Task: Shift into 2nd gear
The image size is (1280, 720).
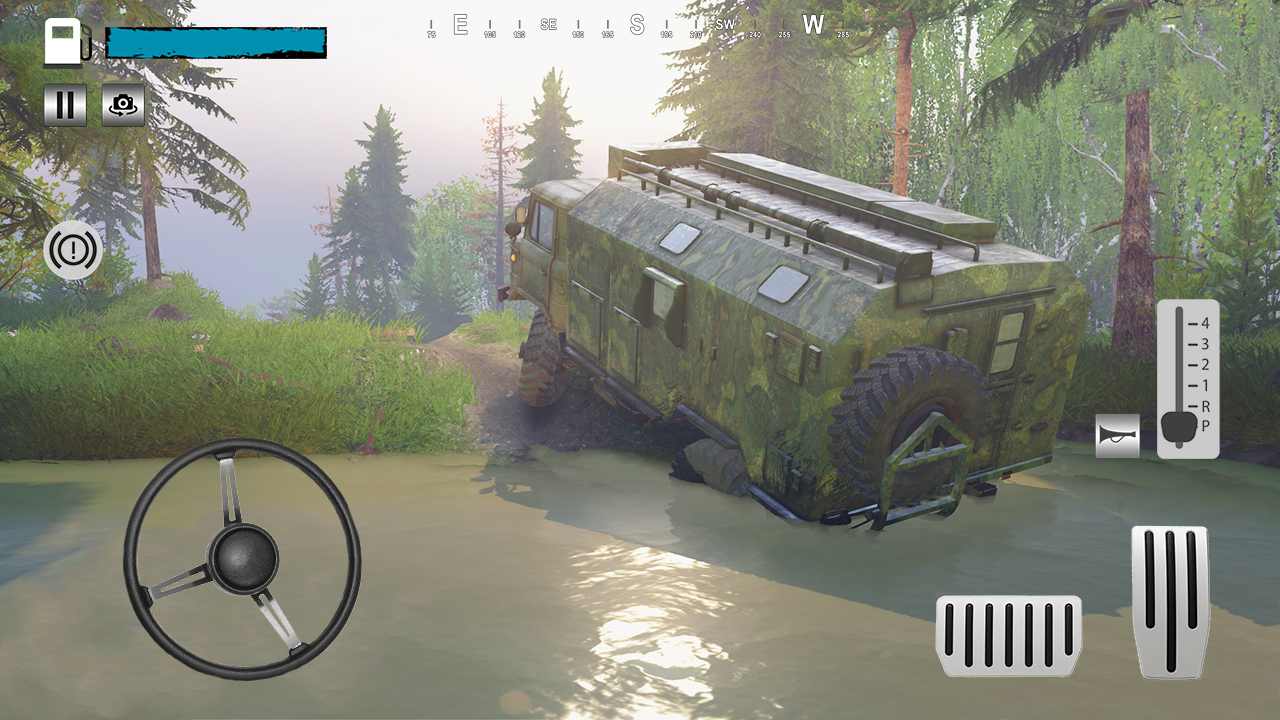Action: 1205,365
